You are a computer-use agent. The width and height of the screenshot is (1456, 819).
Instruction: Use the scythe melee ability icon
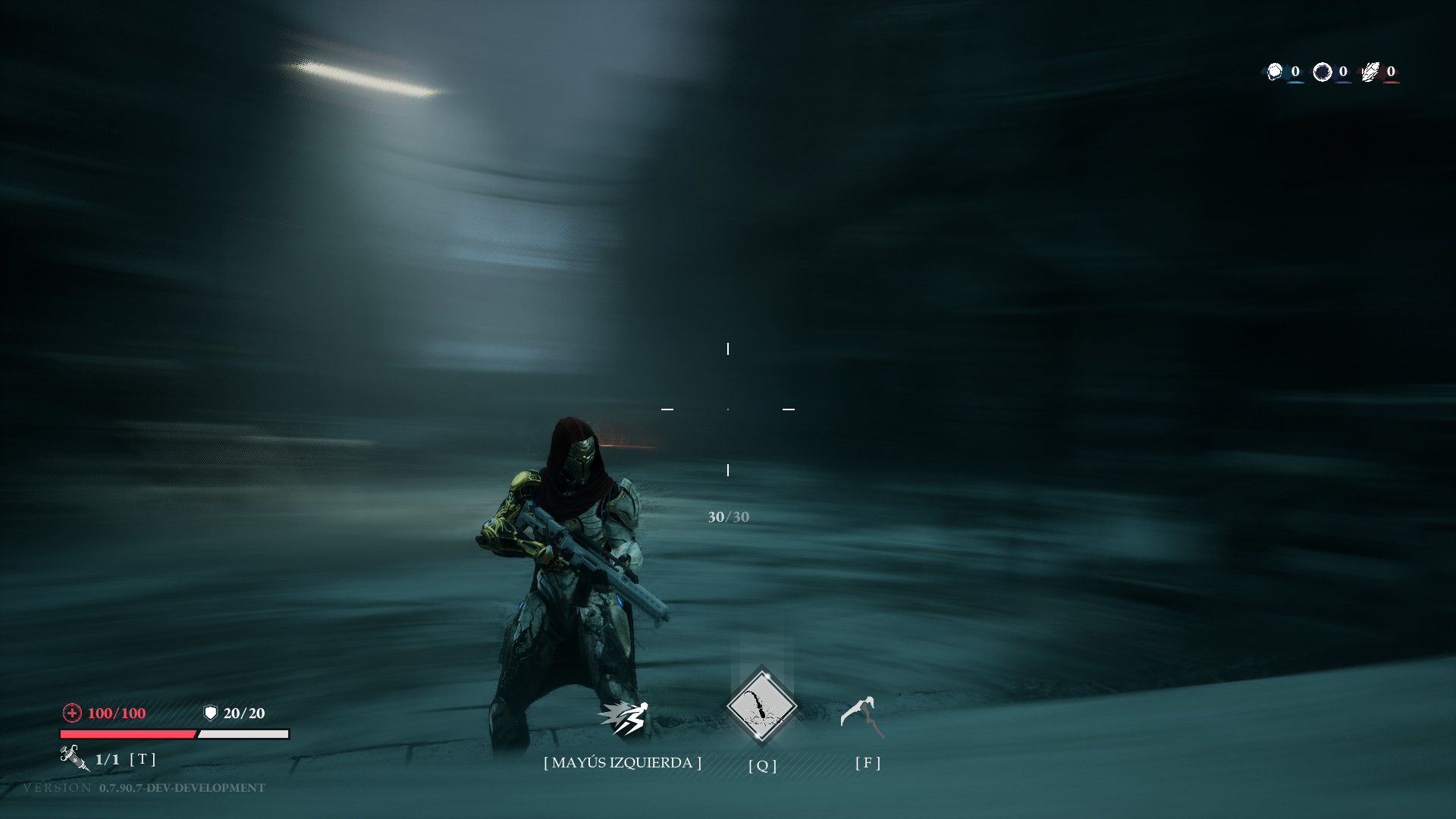[863, 716]
